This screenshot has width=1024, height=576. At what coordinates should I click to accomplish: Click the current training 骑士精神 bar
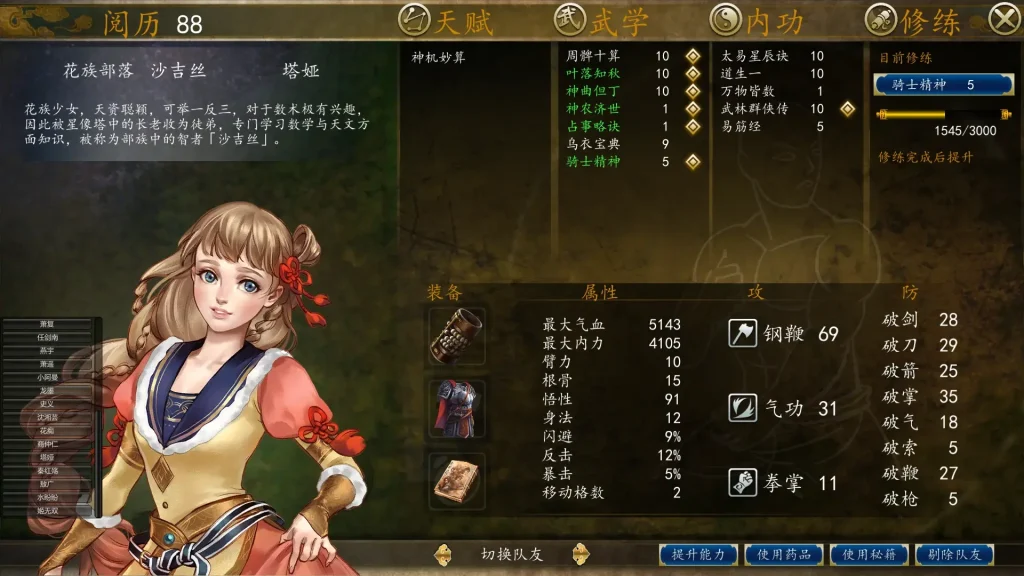click(x=943, y=85)
